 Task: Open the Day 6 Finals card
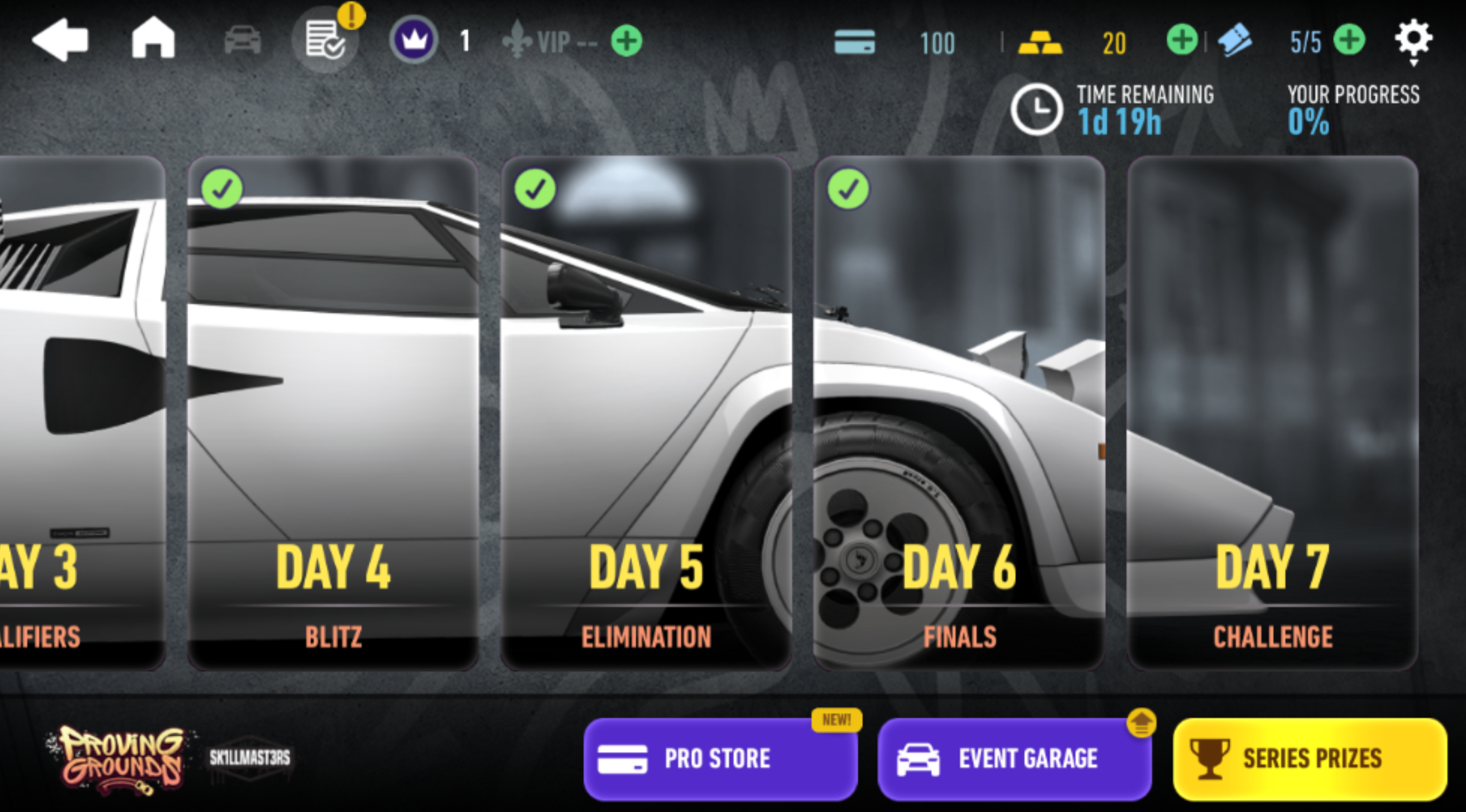pyautogui.click(x=959, y=413)
